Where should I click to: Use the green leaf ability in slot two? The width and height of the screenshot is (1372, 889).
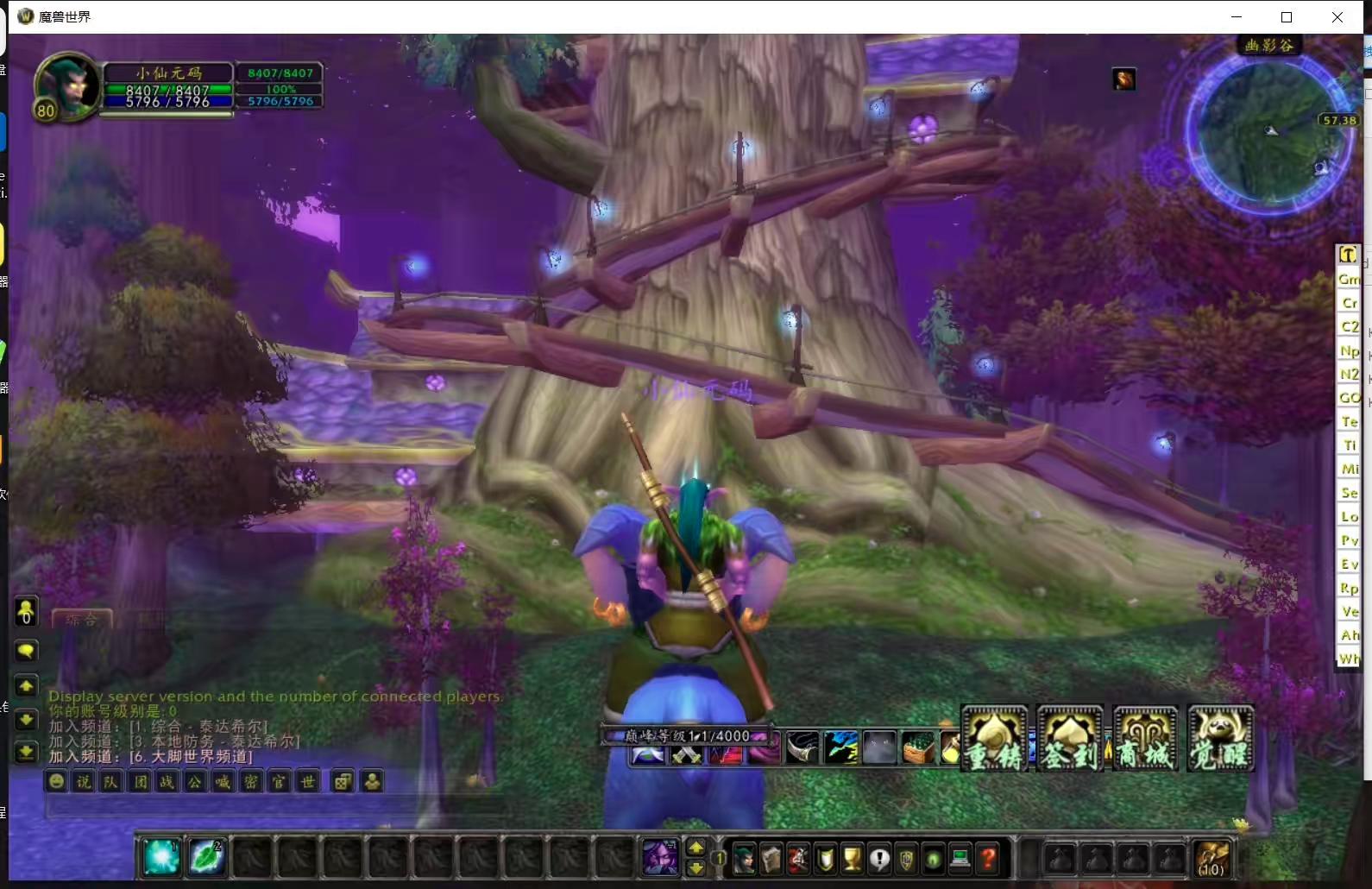point(207,858)
